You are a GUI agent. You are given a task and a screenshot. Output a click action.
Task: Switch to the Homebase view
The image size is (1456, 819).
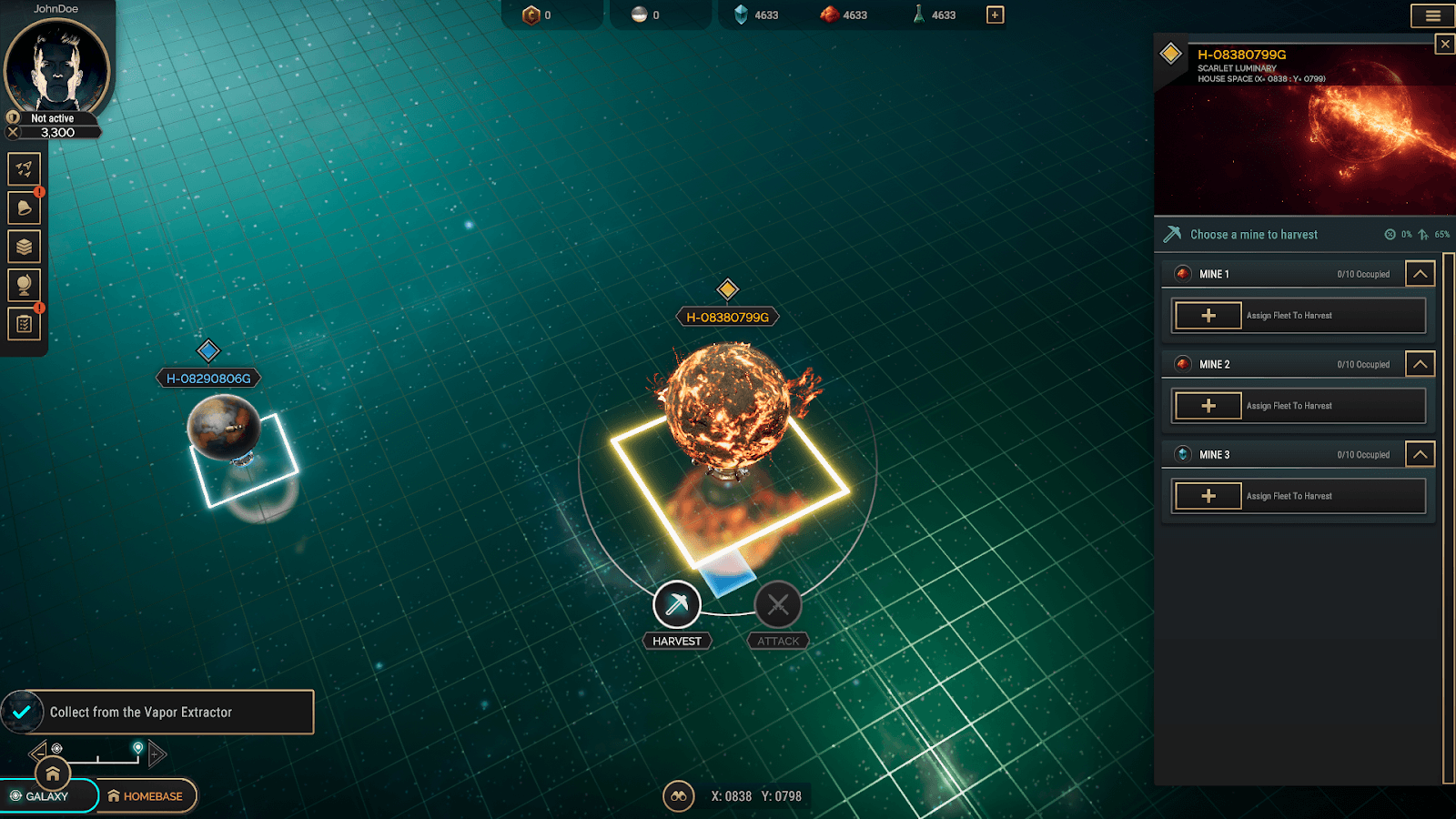click(146, 796)
